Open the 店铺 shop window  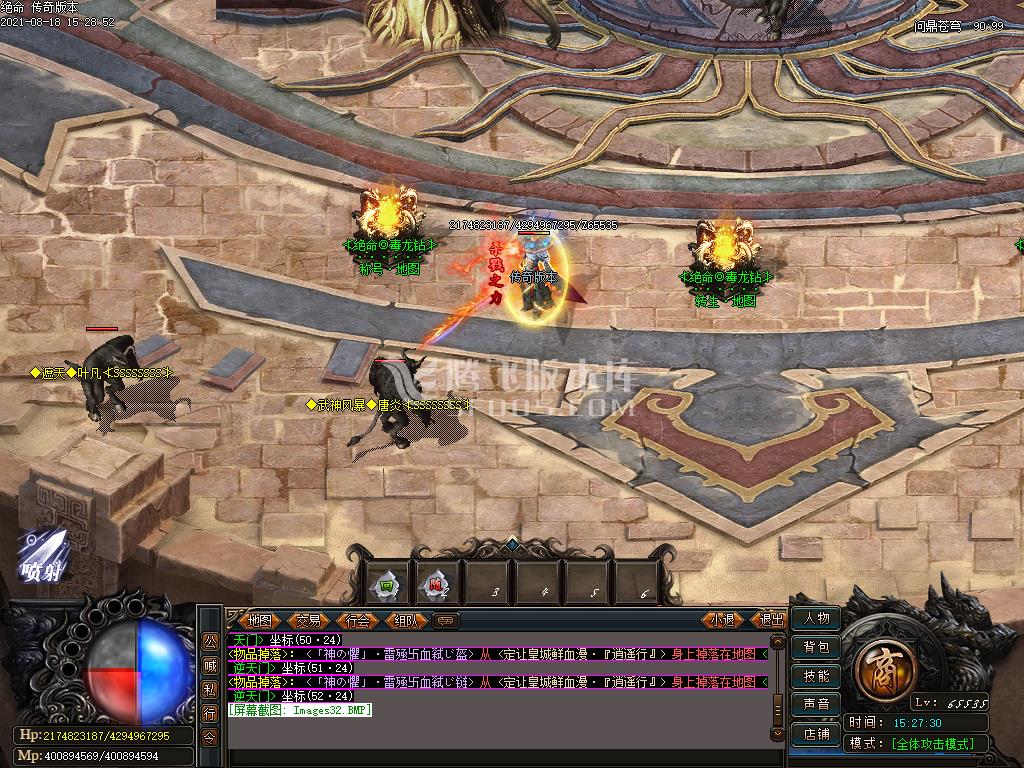click(816, 733)
